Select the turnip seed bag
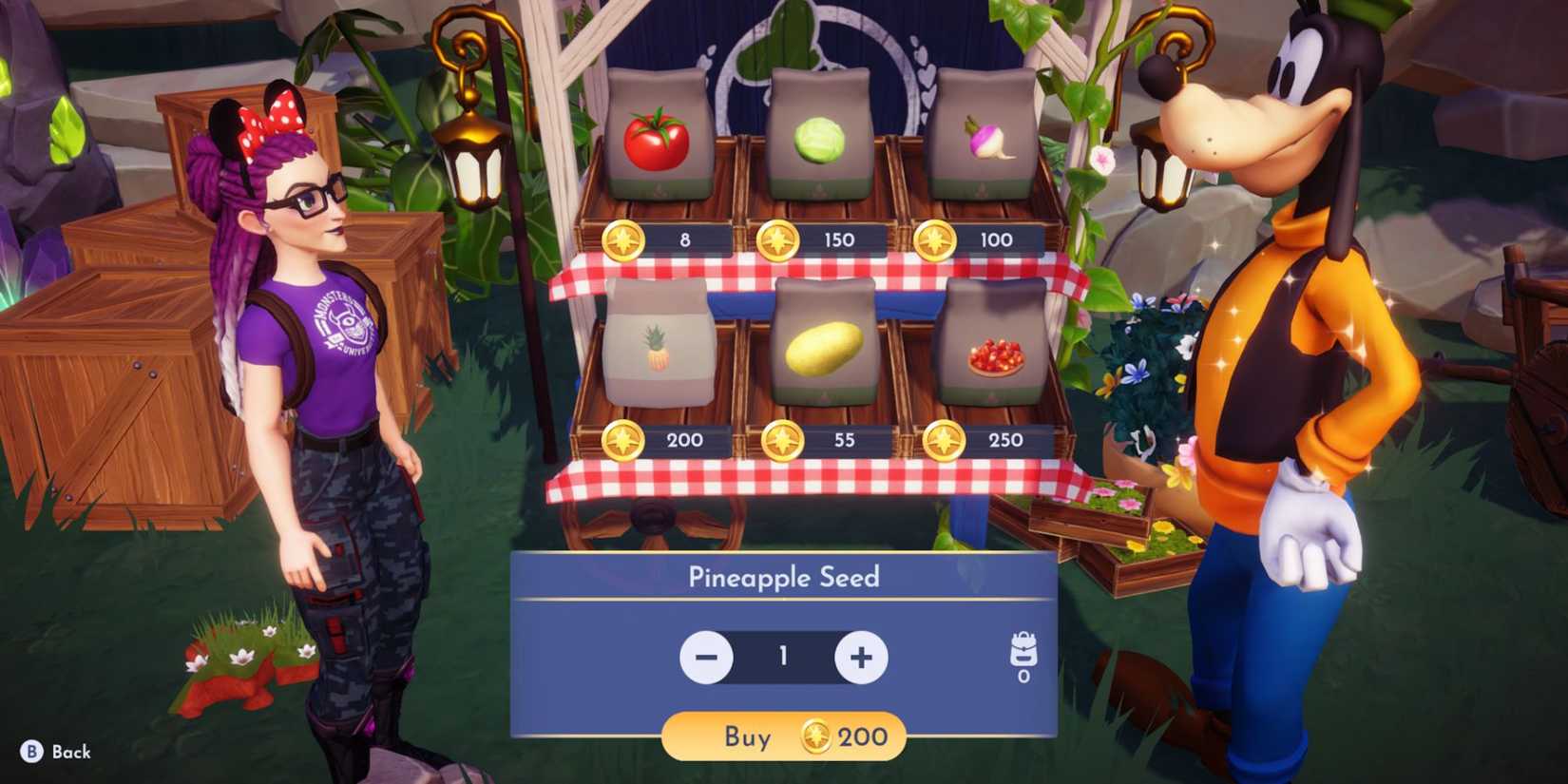Image resolution: width=1568 pixels, height=784 pixels. pyautogui.click(x=984, y=138)
